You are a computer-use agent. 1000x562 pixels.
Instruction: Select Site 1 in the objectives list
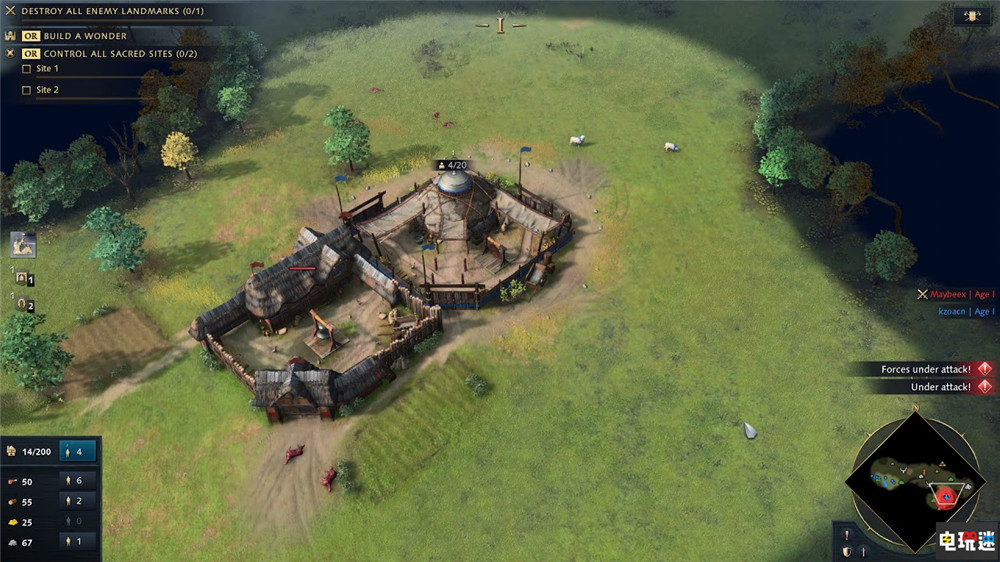(47, 69)
